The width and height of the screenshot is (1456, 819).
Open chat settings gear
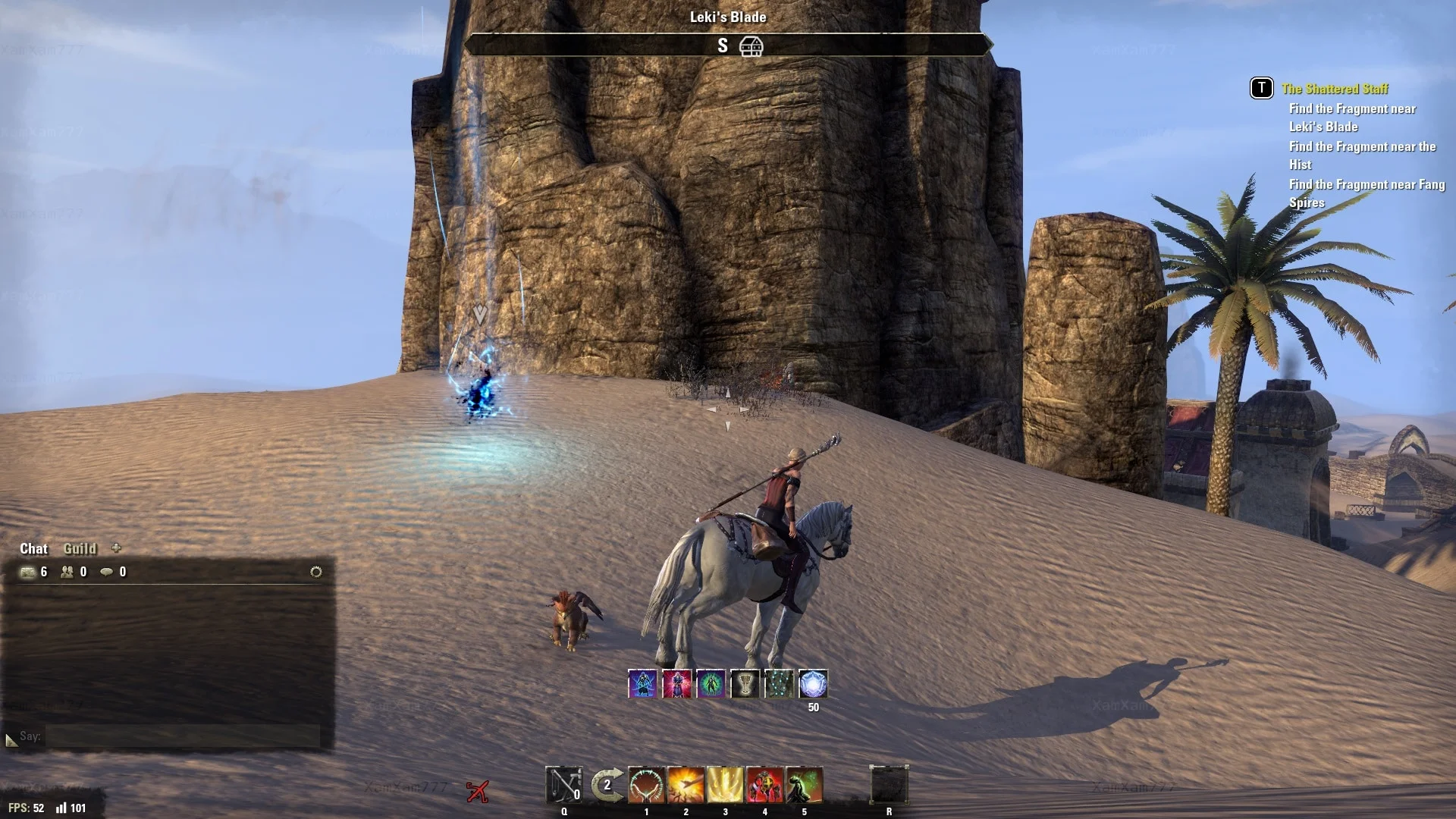(316, 572)
